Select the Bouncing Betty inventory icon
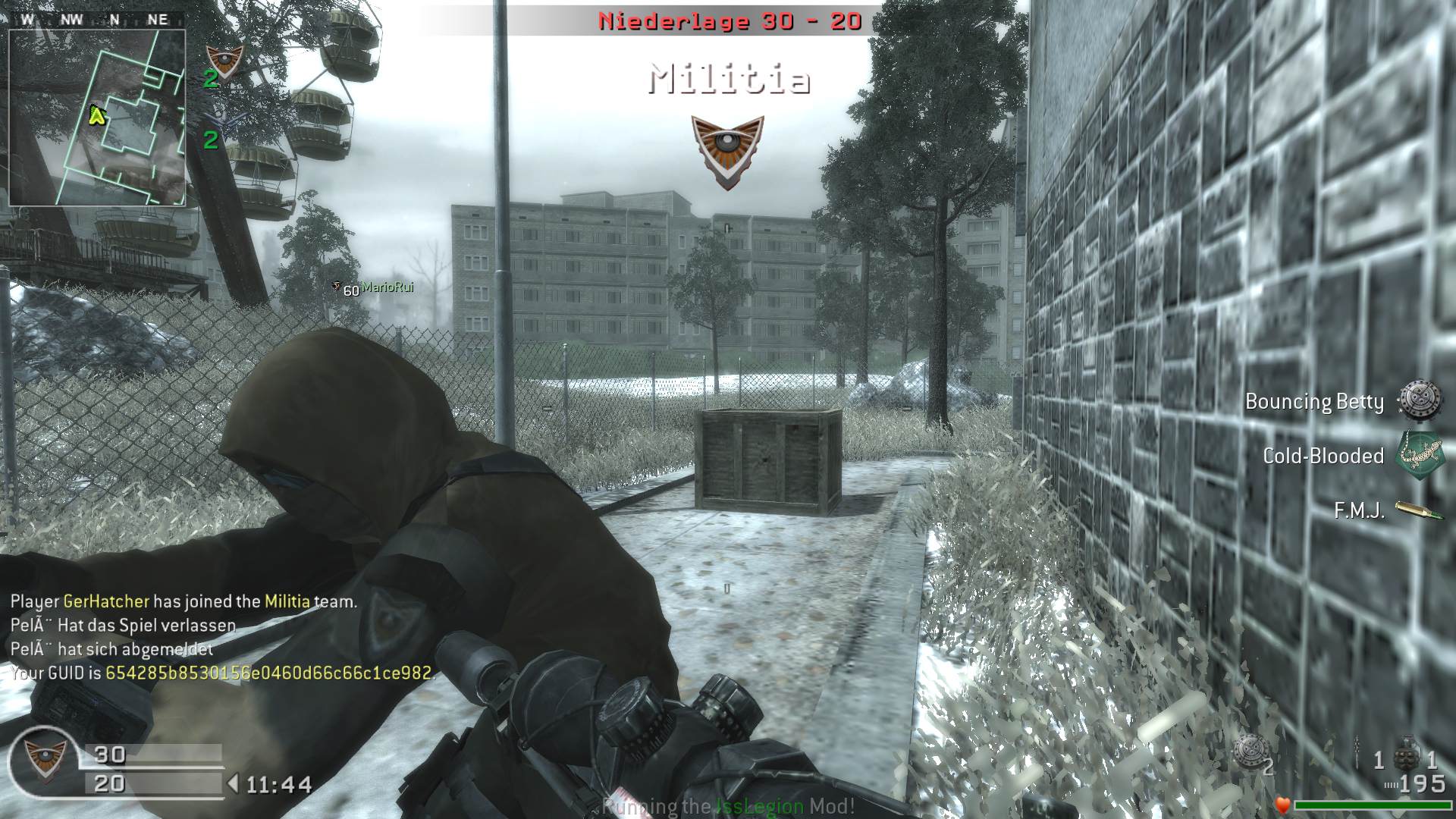Image resolution: width=1456 pixels, height=819 pixels. [x=1248, y=752]
